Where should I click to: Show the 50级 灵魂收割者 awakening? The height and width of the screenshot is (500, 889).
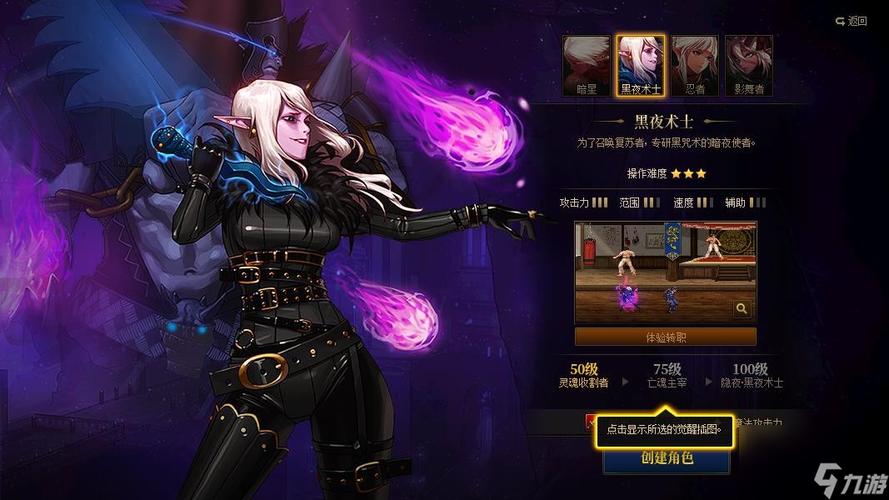(590, 375)
